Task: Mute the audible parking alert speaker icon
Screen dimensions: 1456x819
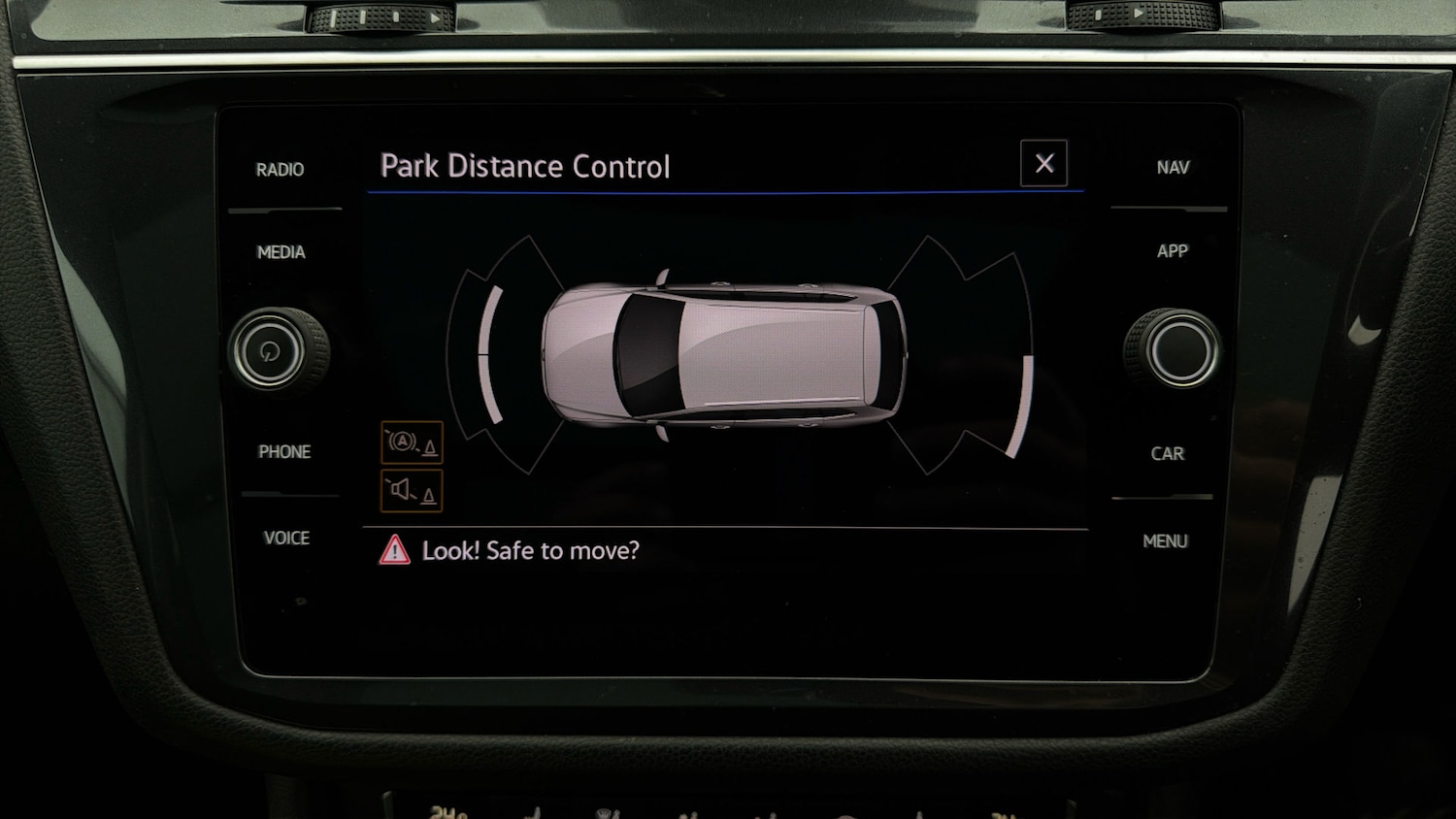Action: 413,488
